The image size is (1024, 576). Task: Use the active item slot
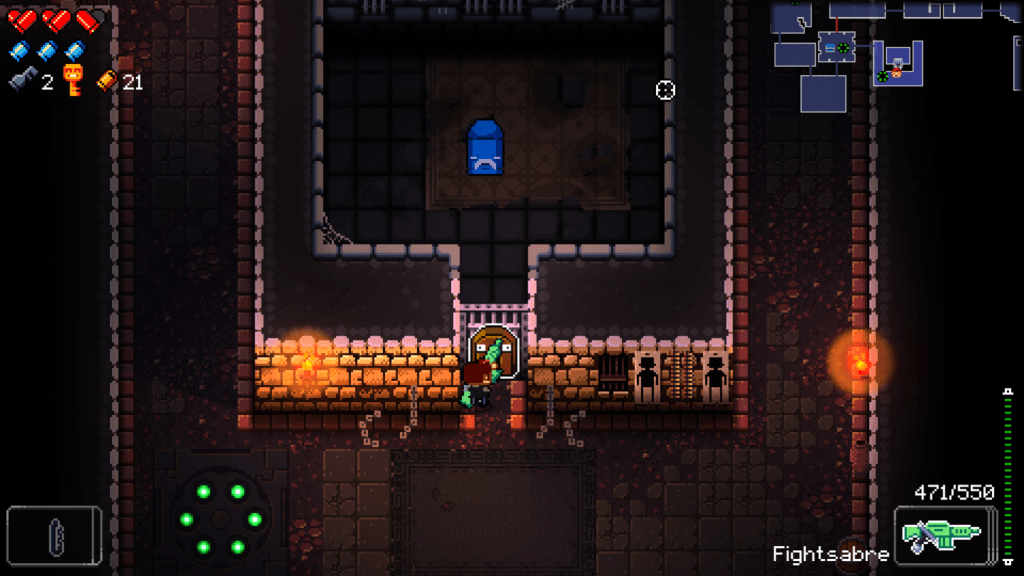coord(54,535)
